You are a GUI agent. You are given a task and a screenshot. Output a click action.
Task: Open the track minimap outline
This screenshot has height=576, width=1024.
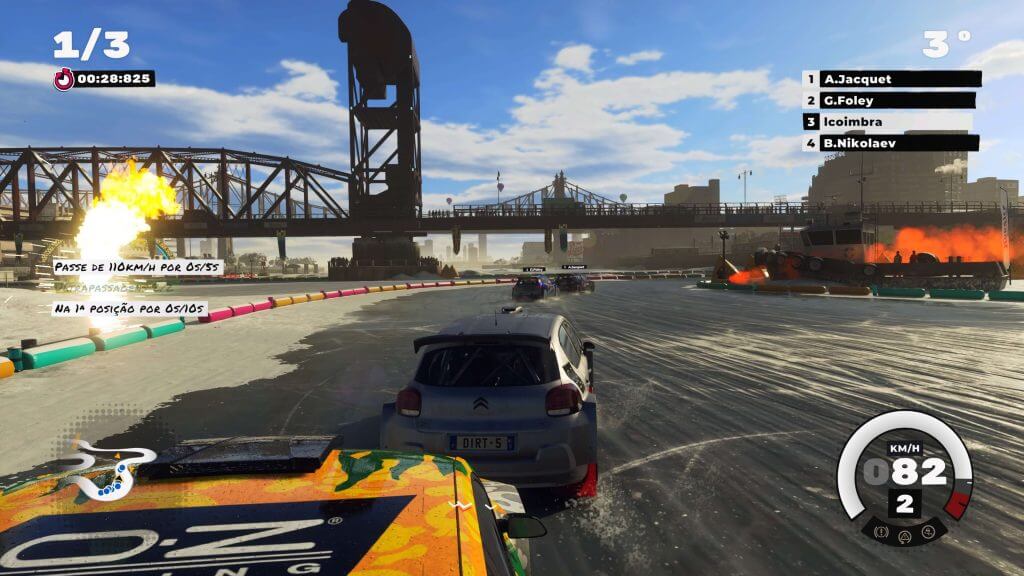(x=108, y=468)
